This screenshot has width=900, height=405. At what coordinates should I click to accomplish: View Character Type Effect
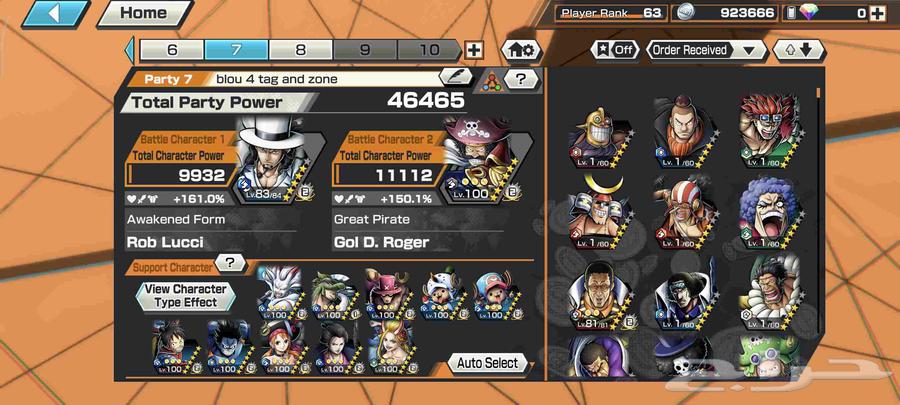tap(186, 295)
